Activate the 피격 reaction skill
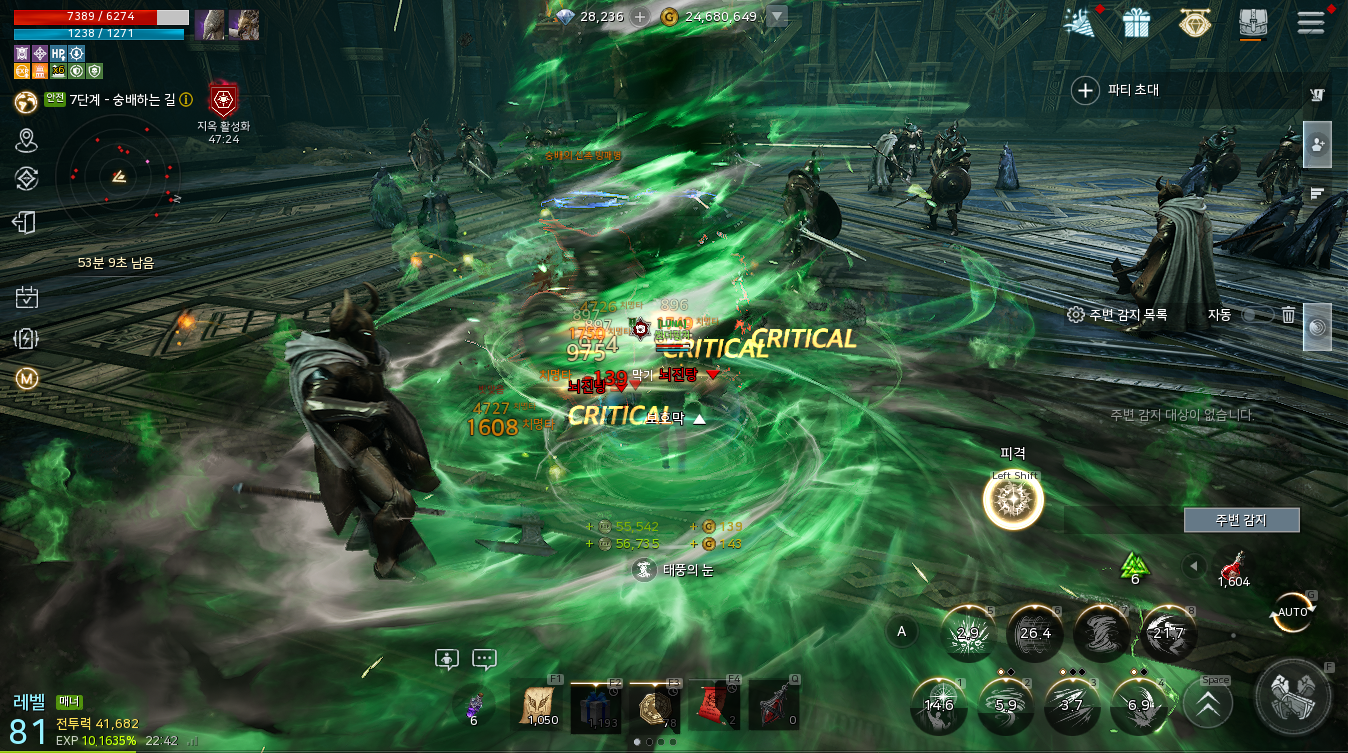 tap(1013, 501)
